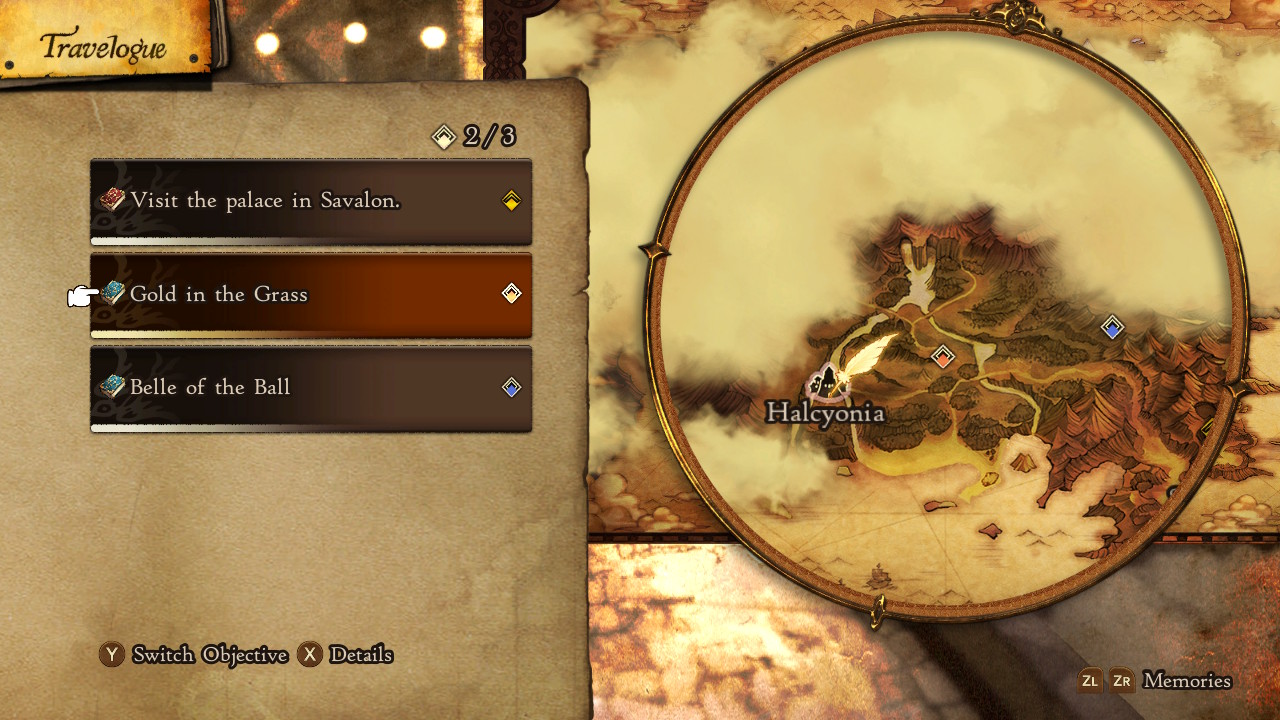Screen dimensions: 1280x720
Task: Select the blue diamond quest marker on map
Action: (x=1112, y=327)
